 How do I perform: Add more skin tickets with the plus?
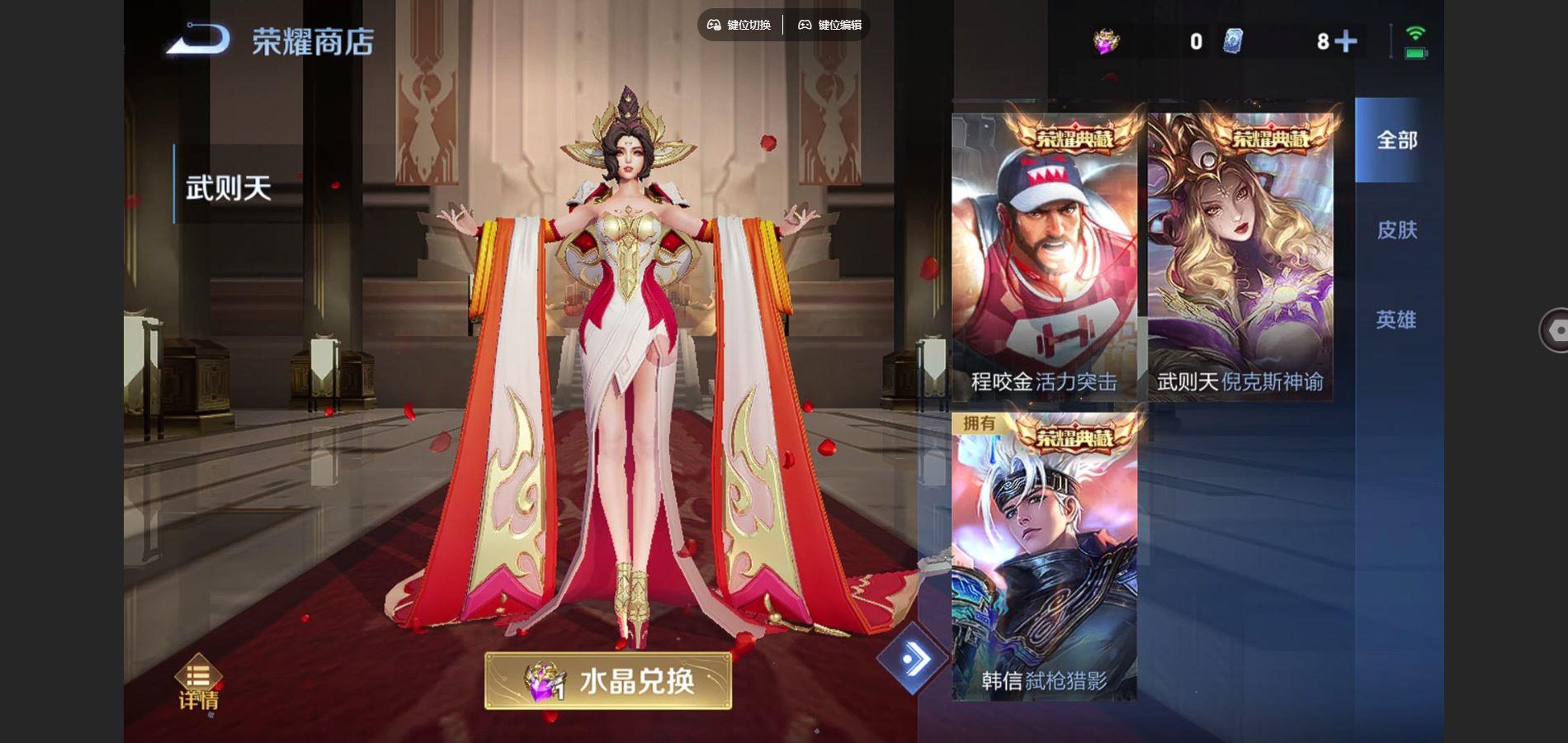click(1346, 41)
